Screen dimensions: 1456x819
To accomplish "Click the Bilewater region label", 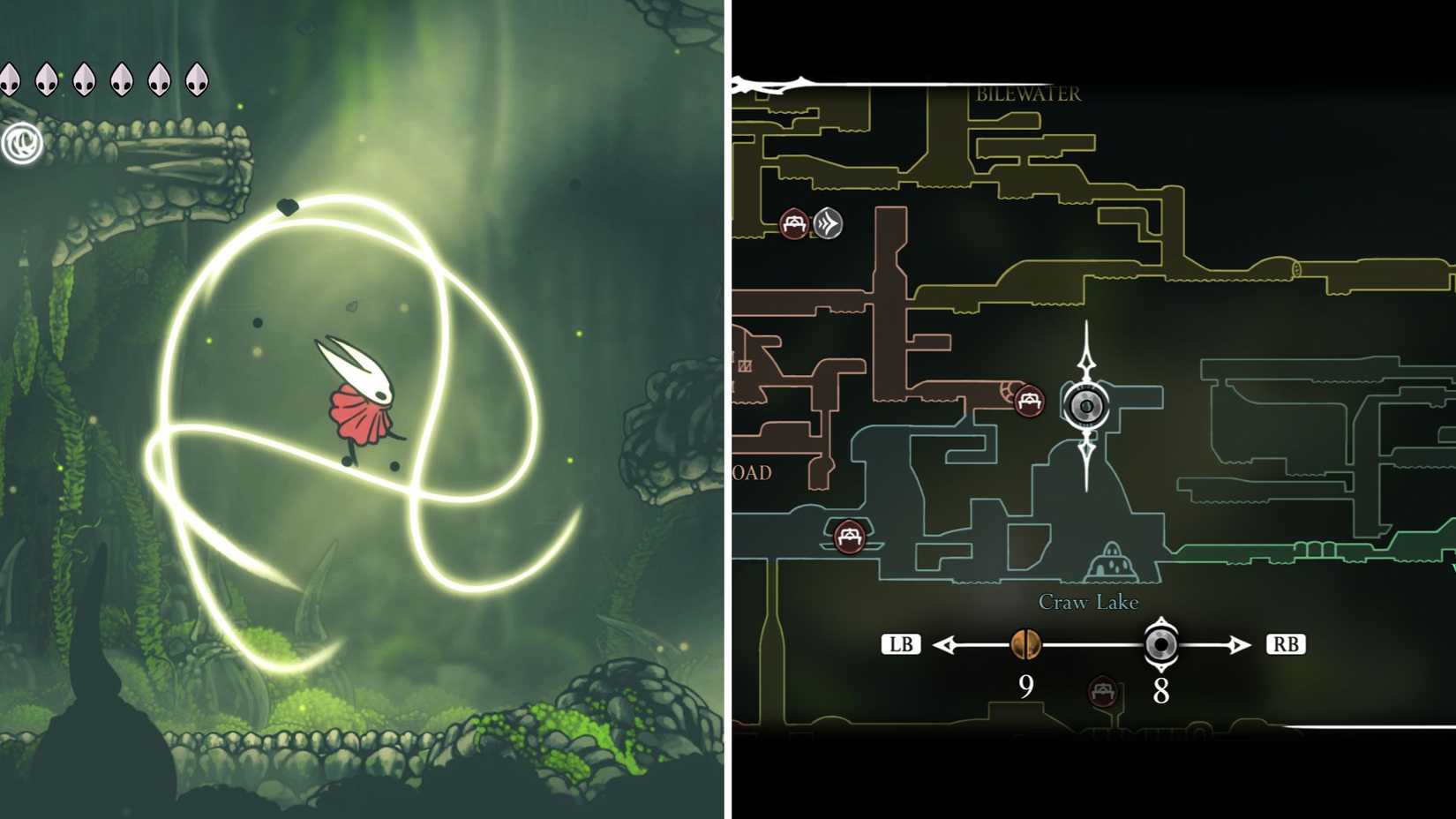I will (1028, 93).
